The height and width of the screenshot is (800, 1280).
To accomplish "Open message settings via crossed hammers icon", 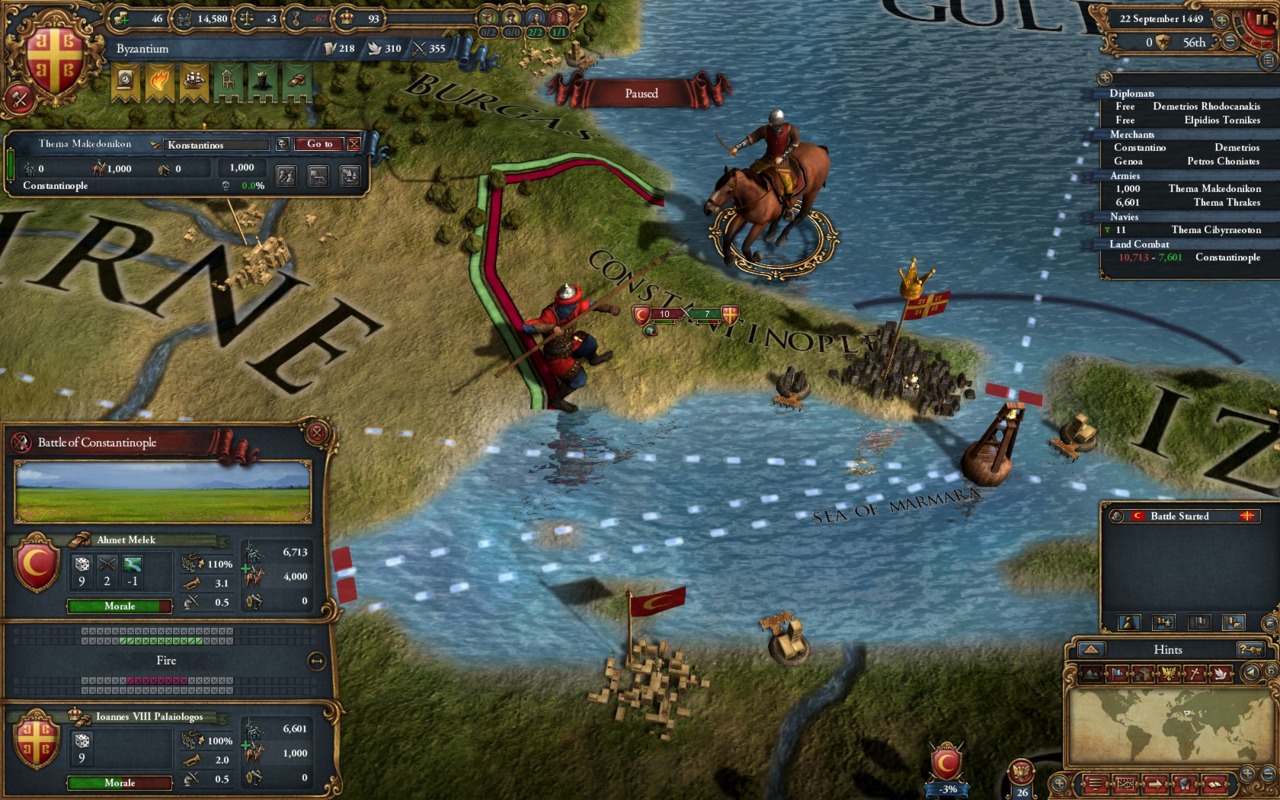I will 18,99.
